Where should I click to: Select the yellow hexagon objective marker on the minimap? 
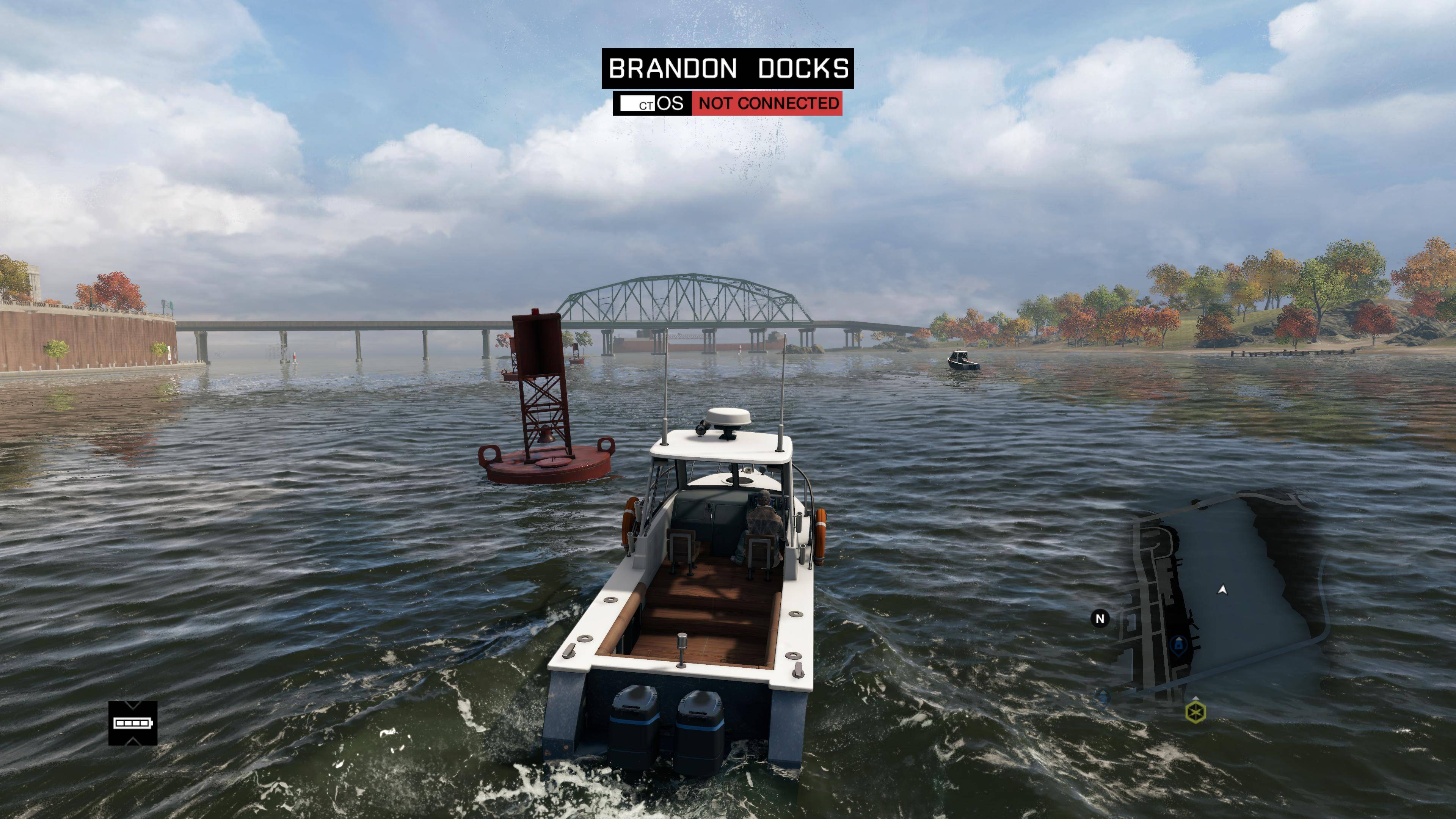(x=1196, y=713)
